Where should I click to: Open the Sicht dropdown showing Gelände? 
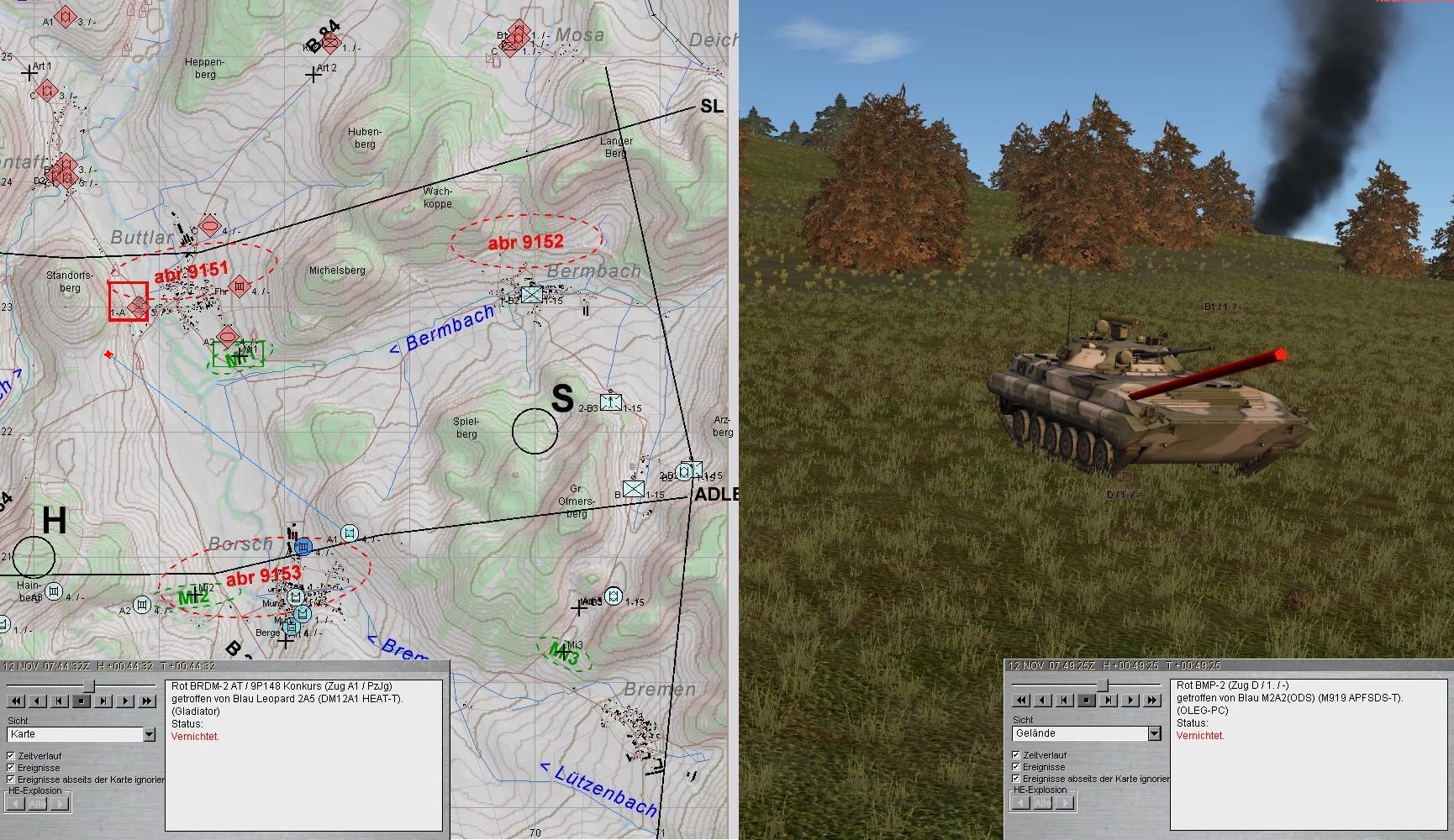tap(1154, 734)
